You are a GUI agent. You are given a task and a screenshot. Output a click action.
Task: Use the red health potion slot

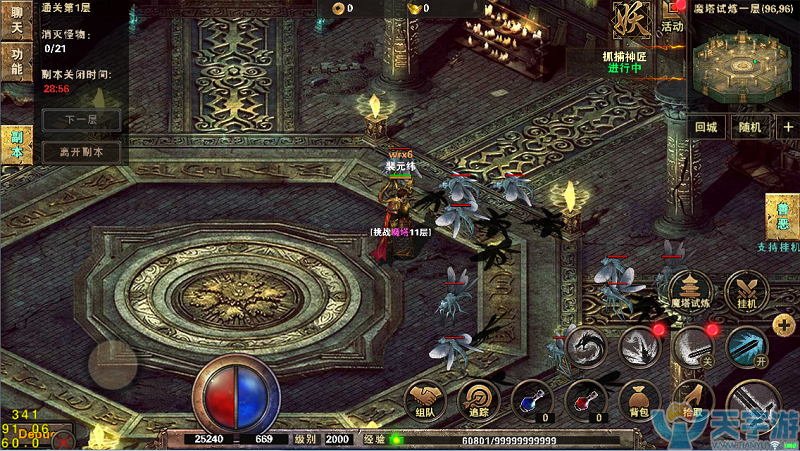pyautogui.click(x=585, y=401)
